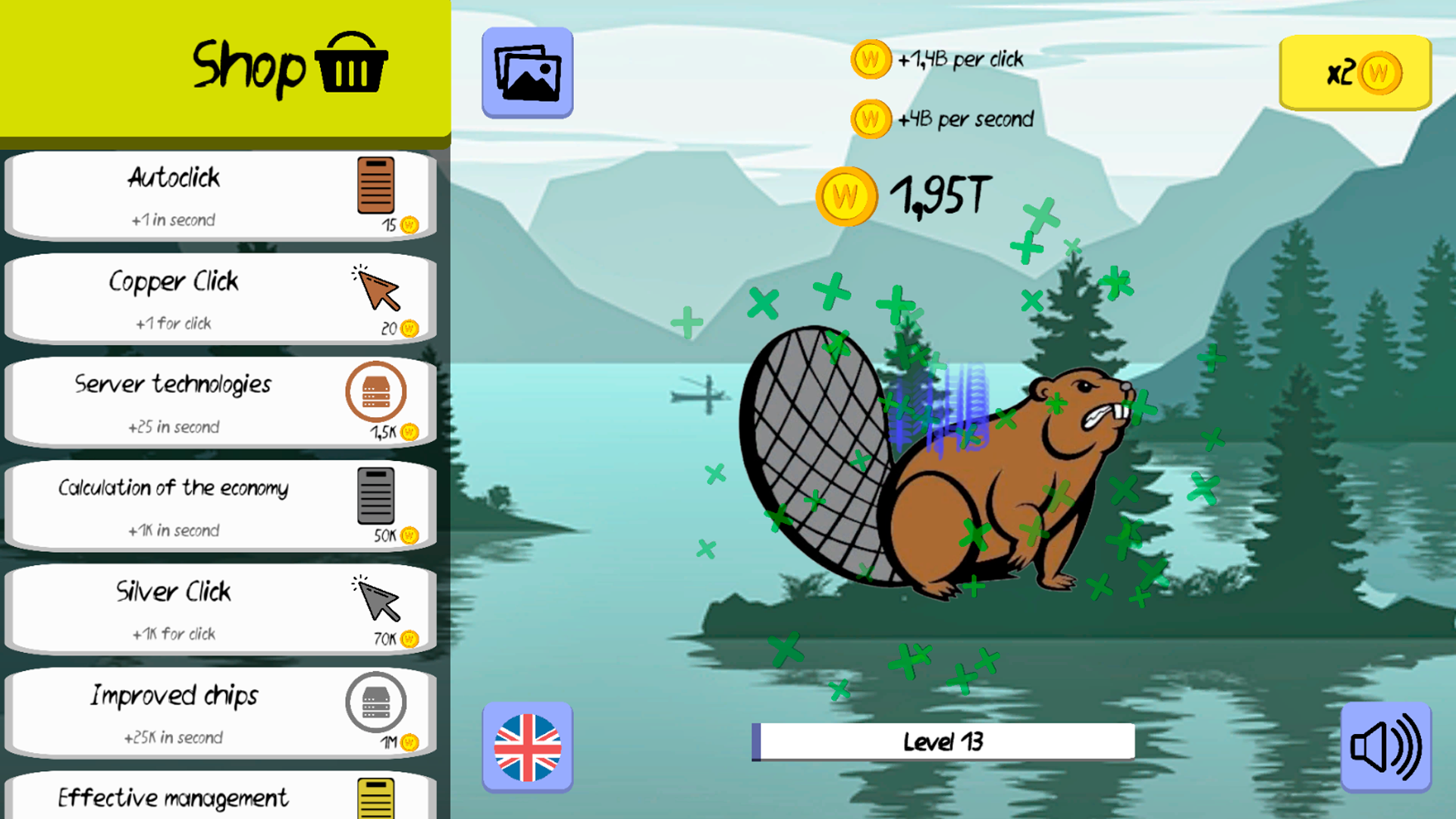1456x819 pixels.
Task: Click the image gallery icon
Action: coord(526,72)
